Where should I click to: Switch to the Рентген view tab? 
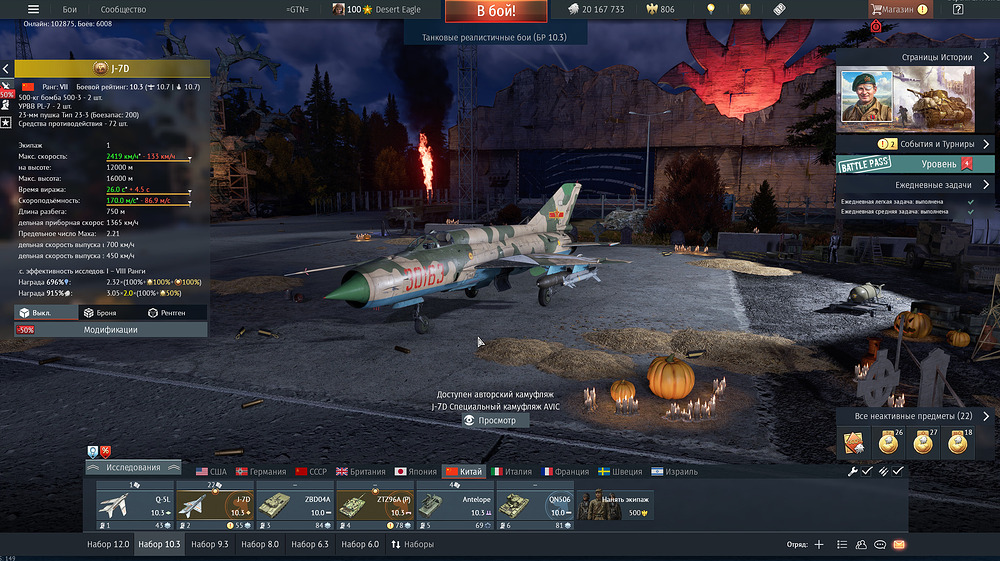[166, 313]
